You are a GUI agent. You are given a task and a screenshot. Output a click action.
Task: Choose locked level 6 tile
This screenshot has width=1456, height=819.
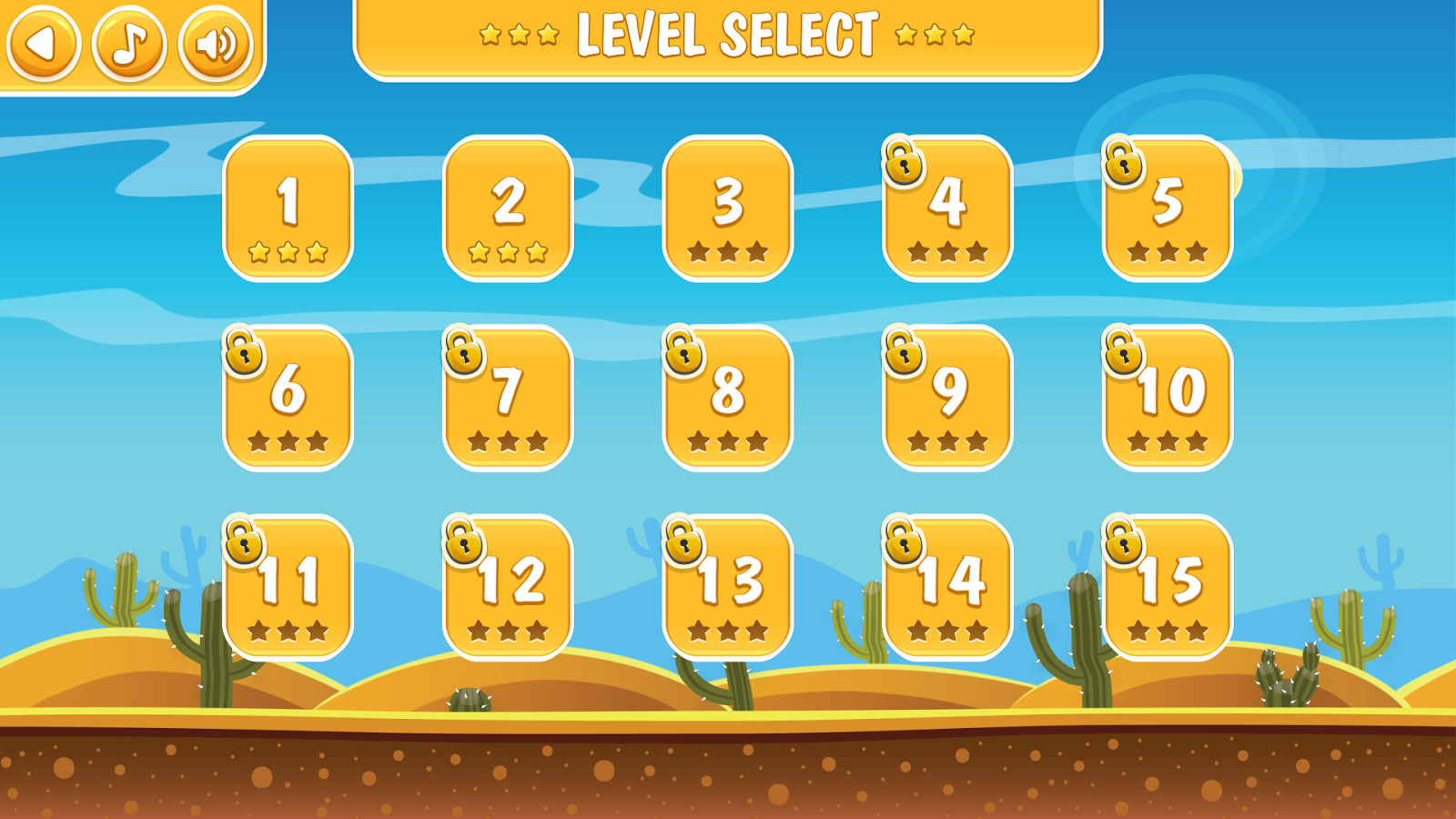tap(288, 398)
